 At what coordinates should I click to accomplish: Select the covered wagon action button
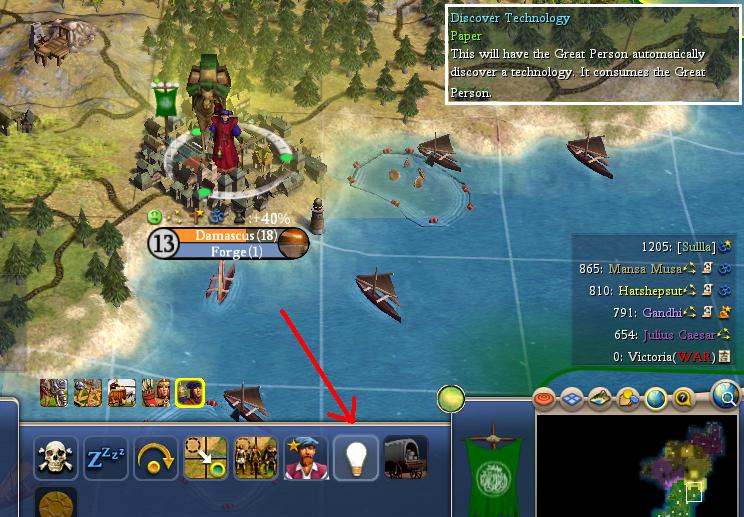[406, 458]
